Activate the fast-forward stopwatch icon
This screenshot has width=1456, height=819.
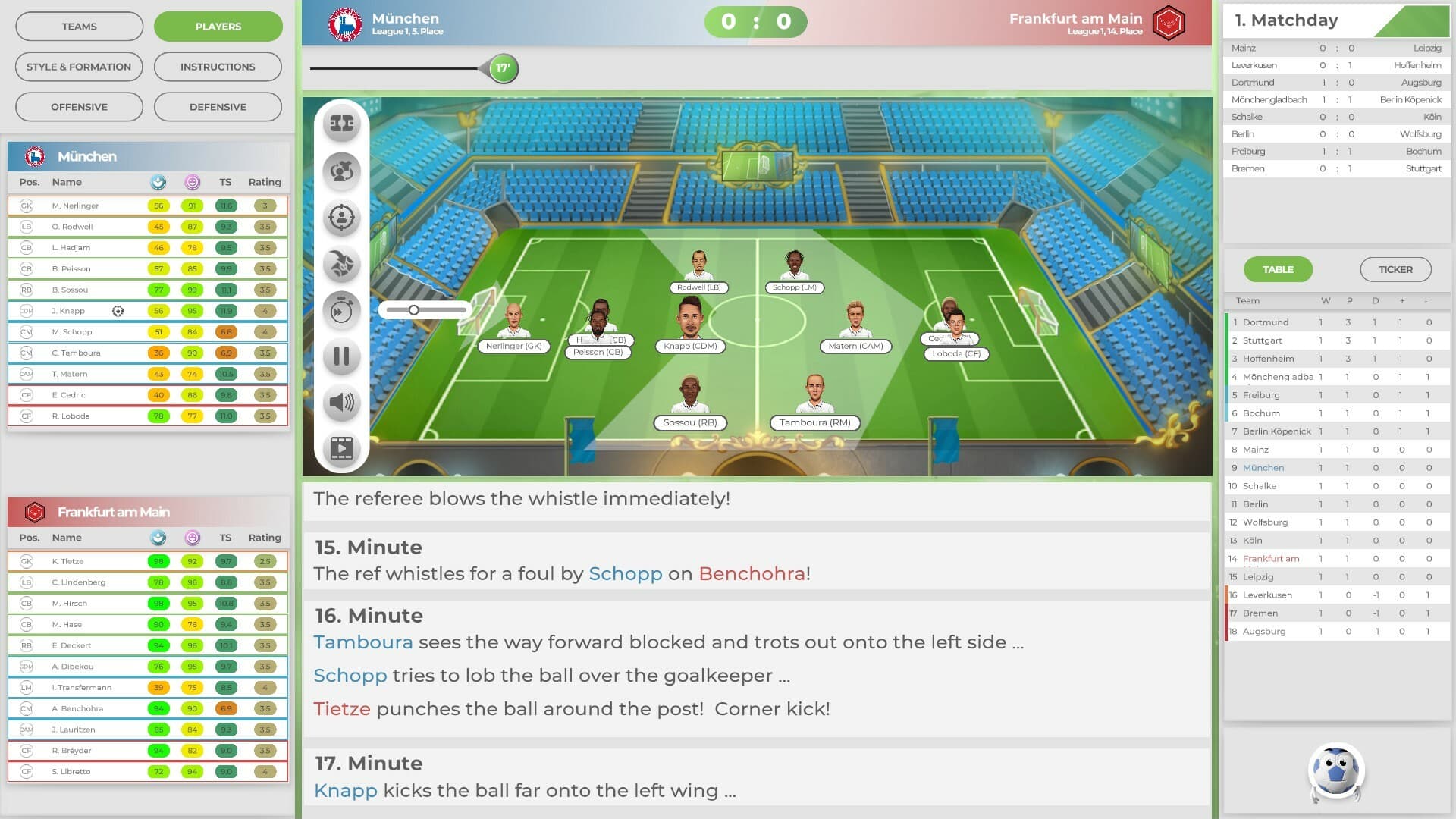point(341,310)
